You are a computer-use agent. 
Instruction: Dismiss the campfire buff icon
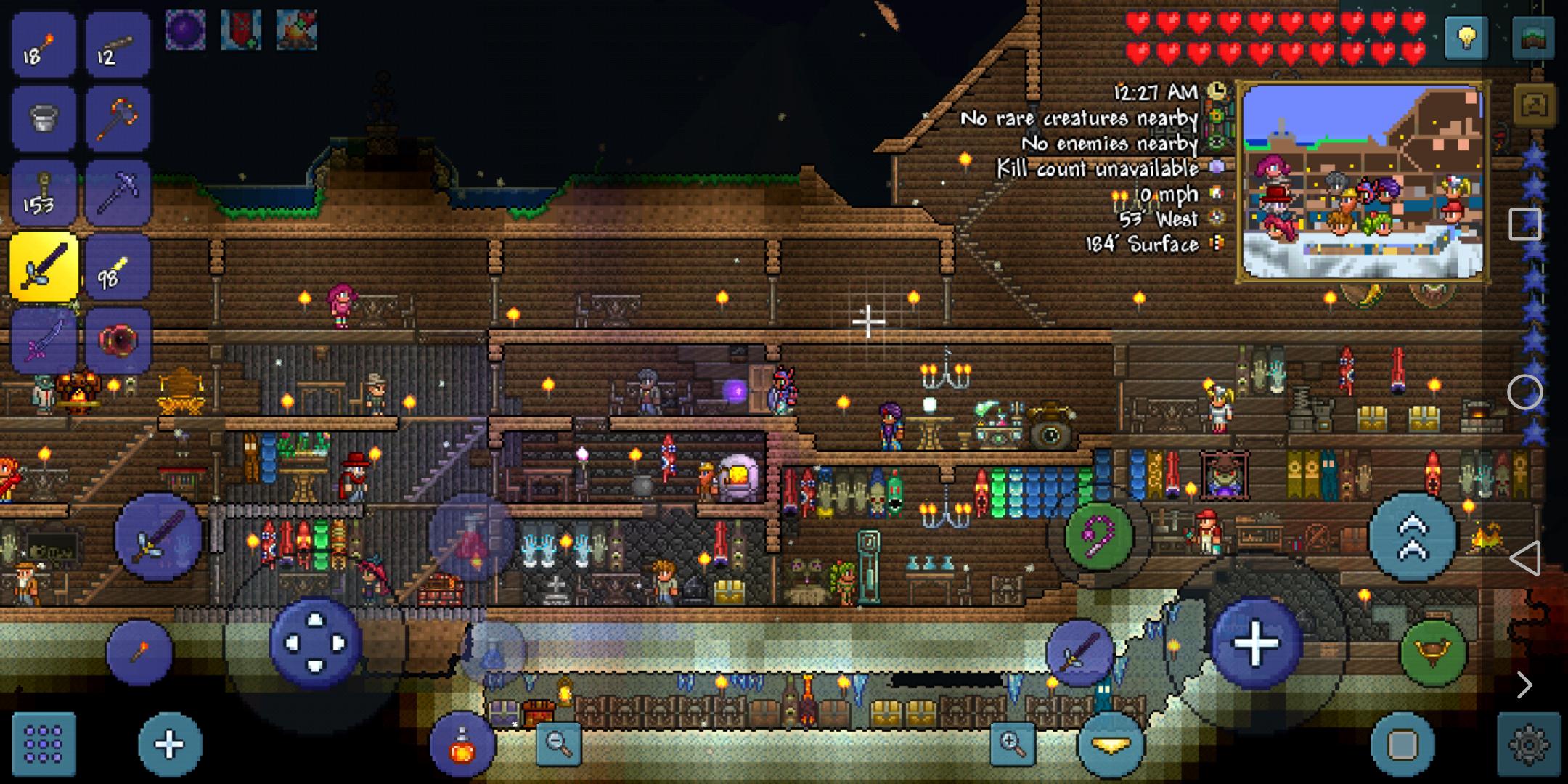295,29
